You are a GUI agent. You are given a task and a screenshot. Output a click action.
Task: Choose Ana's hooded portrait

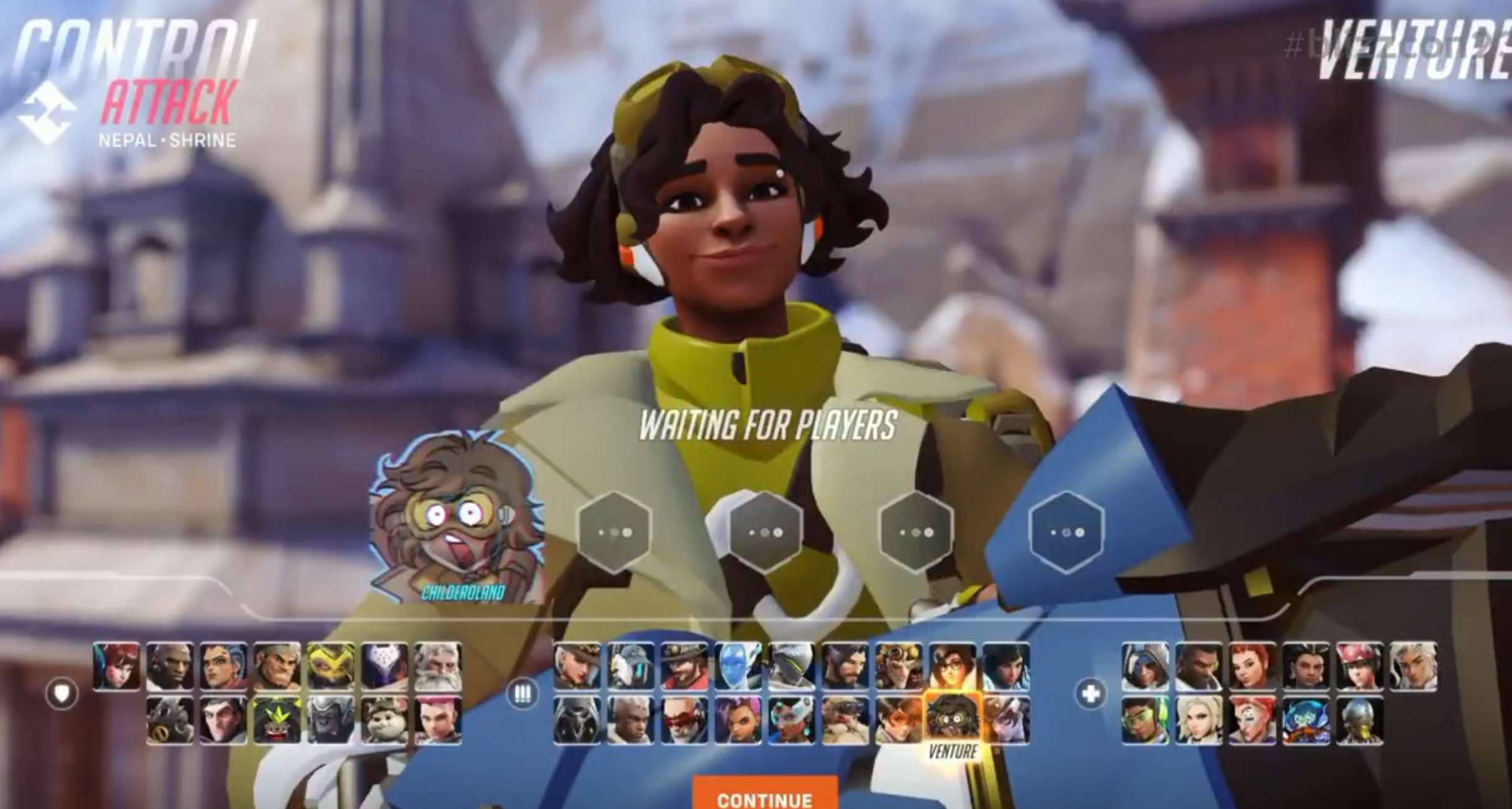[x=1145, y=666]
